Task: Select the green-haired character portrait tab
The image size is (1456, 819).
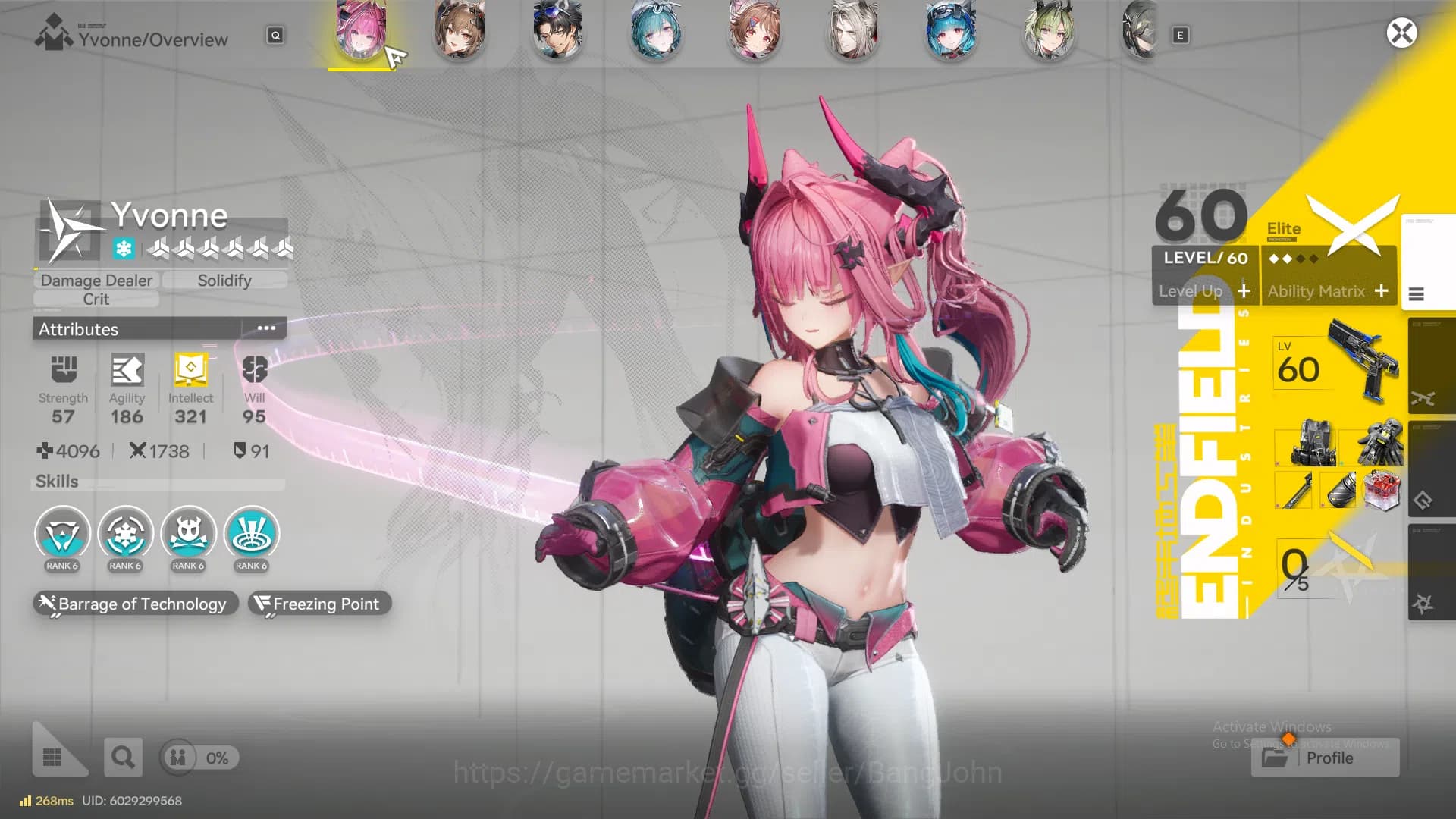Action: pyautogui.click(x=1050, y=32)
